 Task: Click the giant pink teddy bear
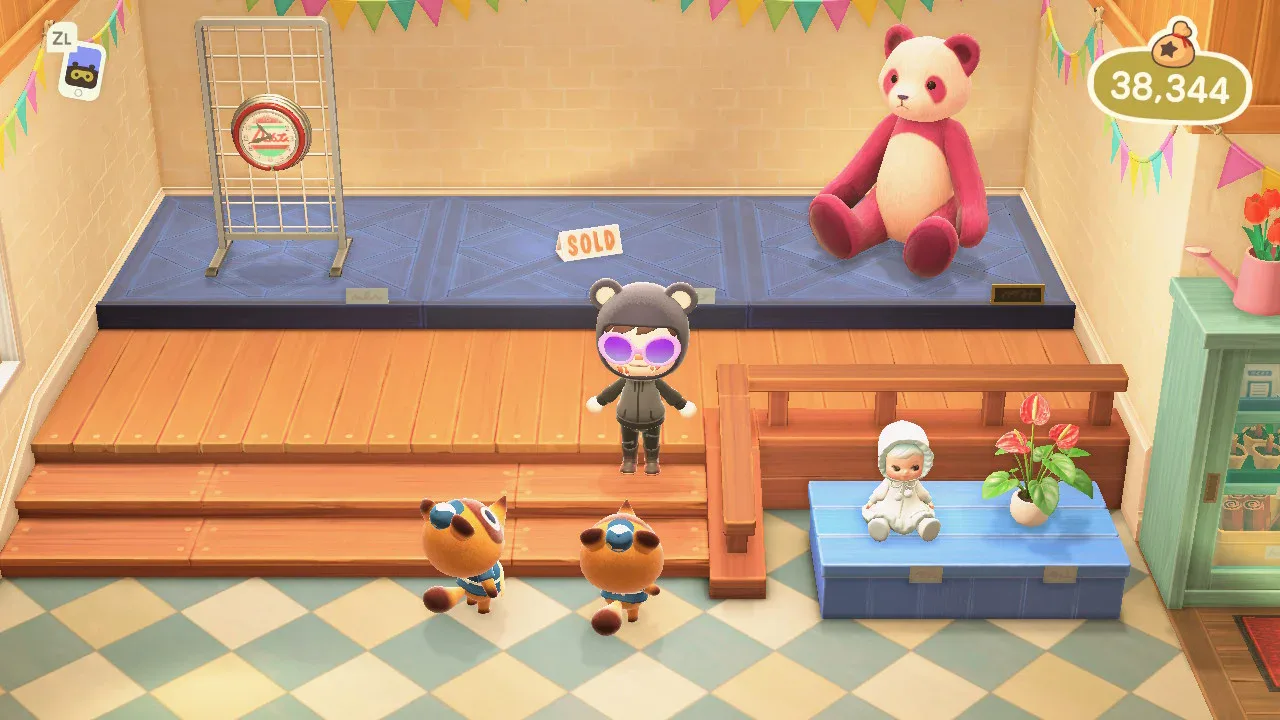910,140
